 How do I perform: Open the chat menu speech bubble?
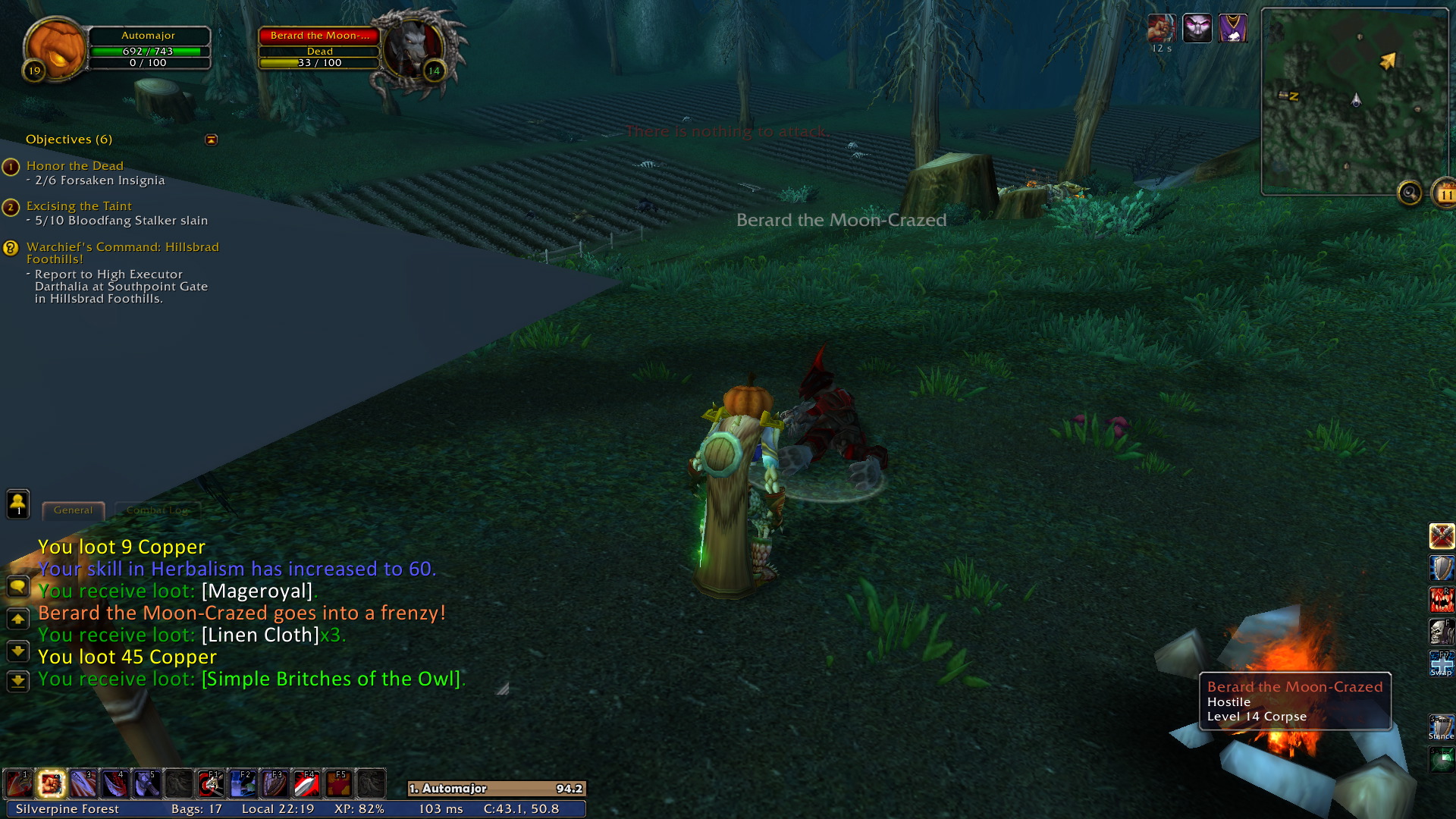18,586
